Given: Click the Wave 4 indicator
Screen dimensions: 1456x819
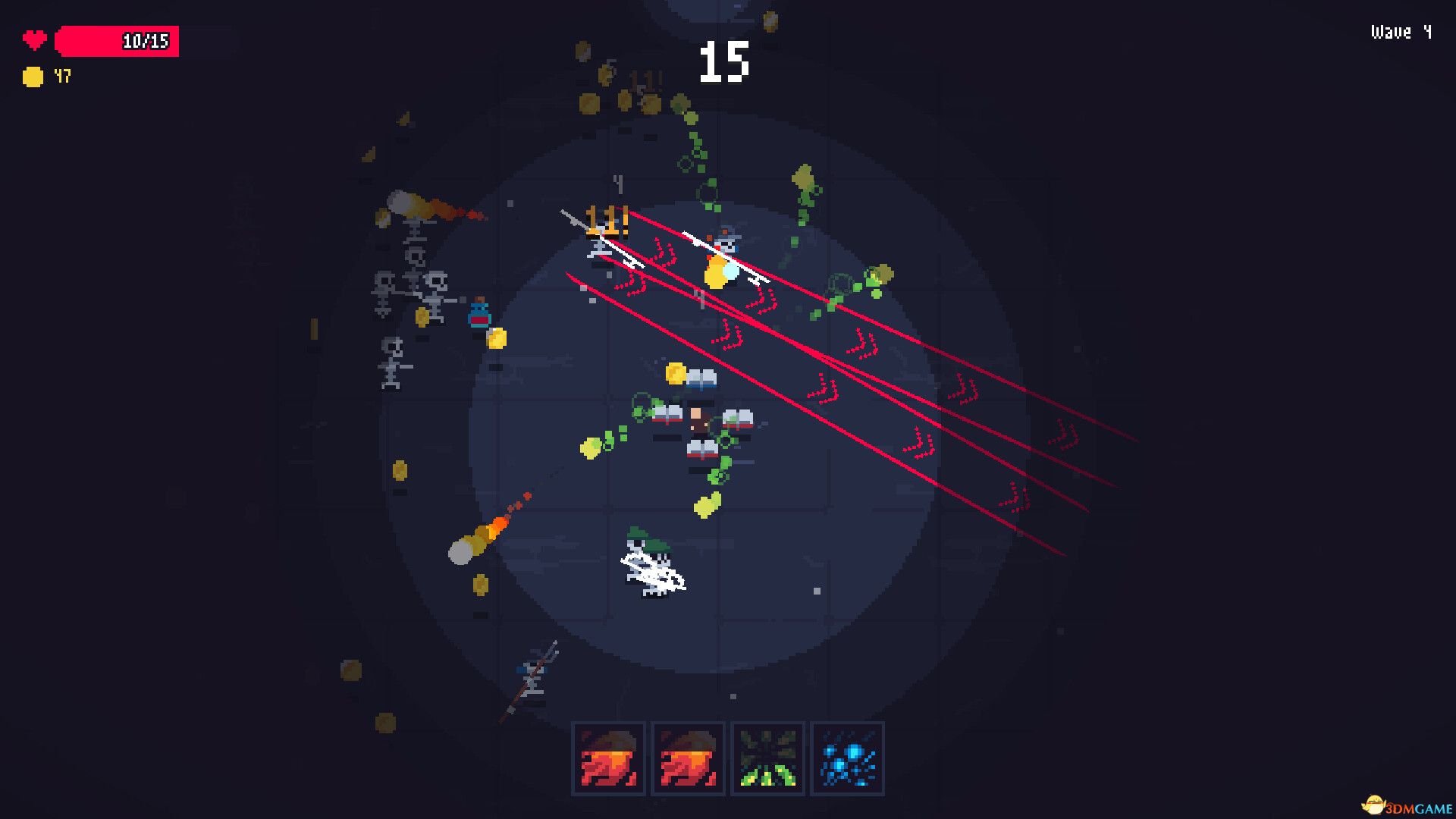Looking at the screenshot, I should point(1400,32).
